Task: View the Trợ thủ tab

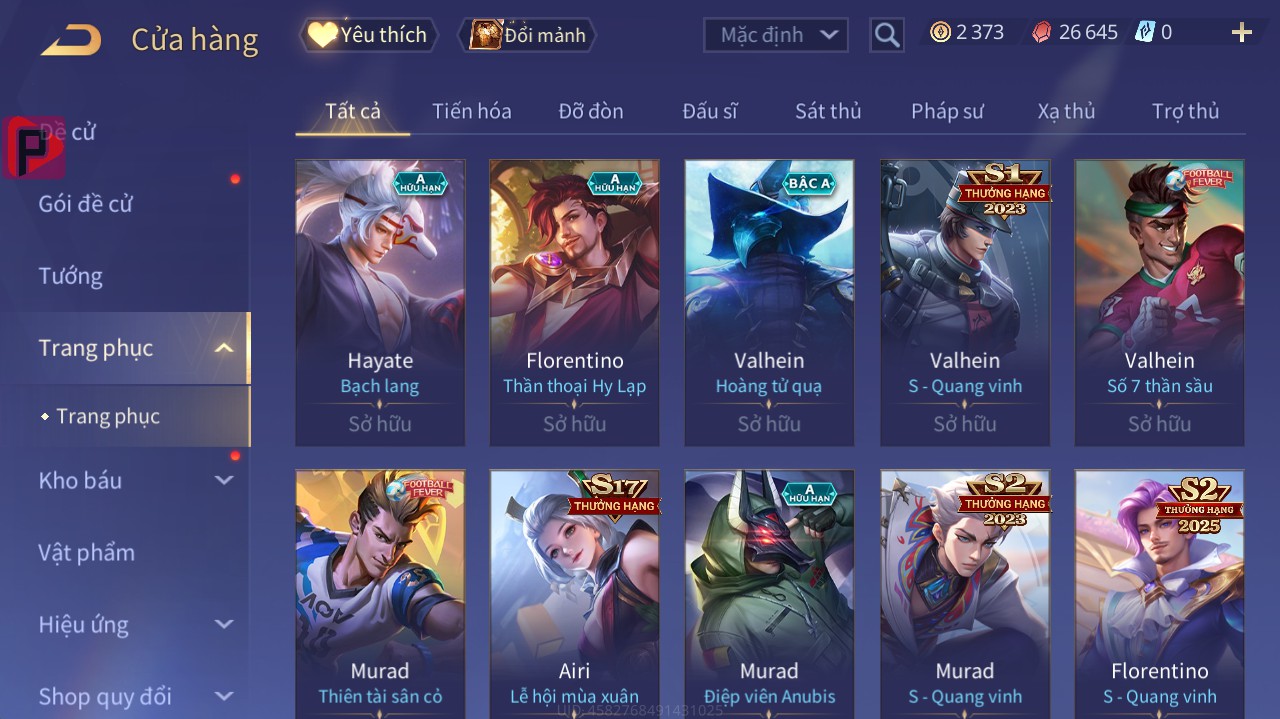Action: (1185, 111)
